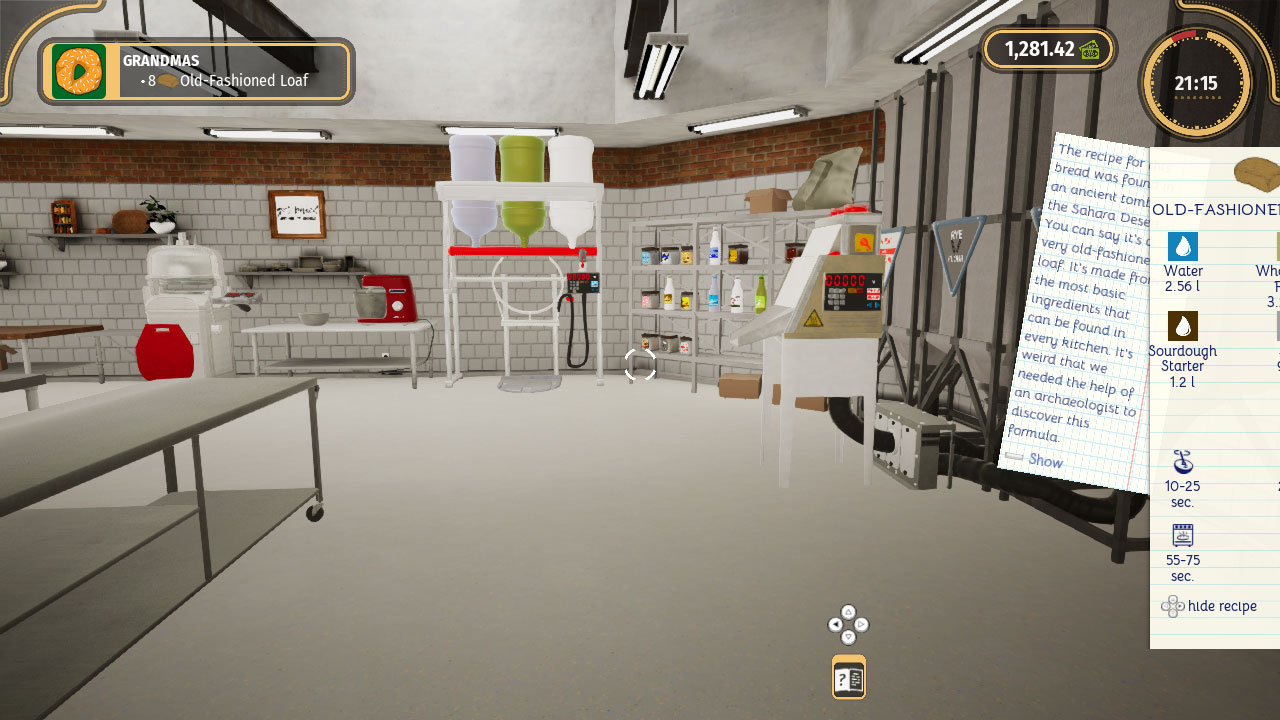This screenshot has width=1280, height=720.
Task: Click the money counter showing 1,281.42
Action: point(1038,48)
